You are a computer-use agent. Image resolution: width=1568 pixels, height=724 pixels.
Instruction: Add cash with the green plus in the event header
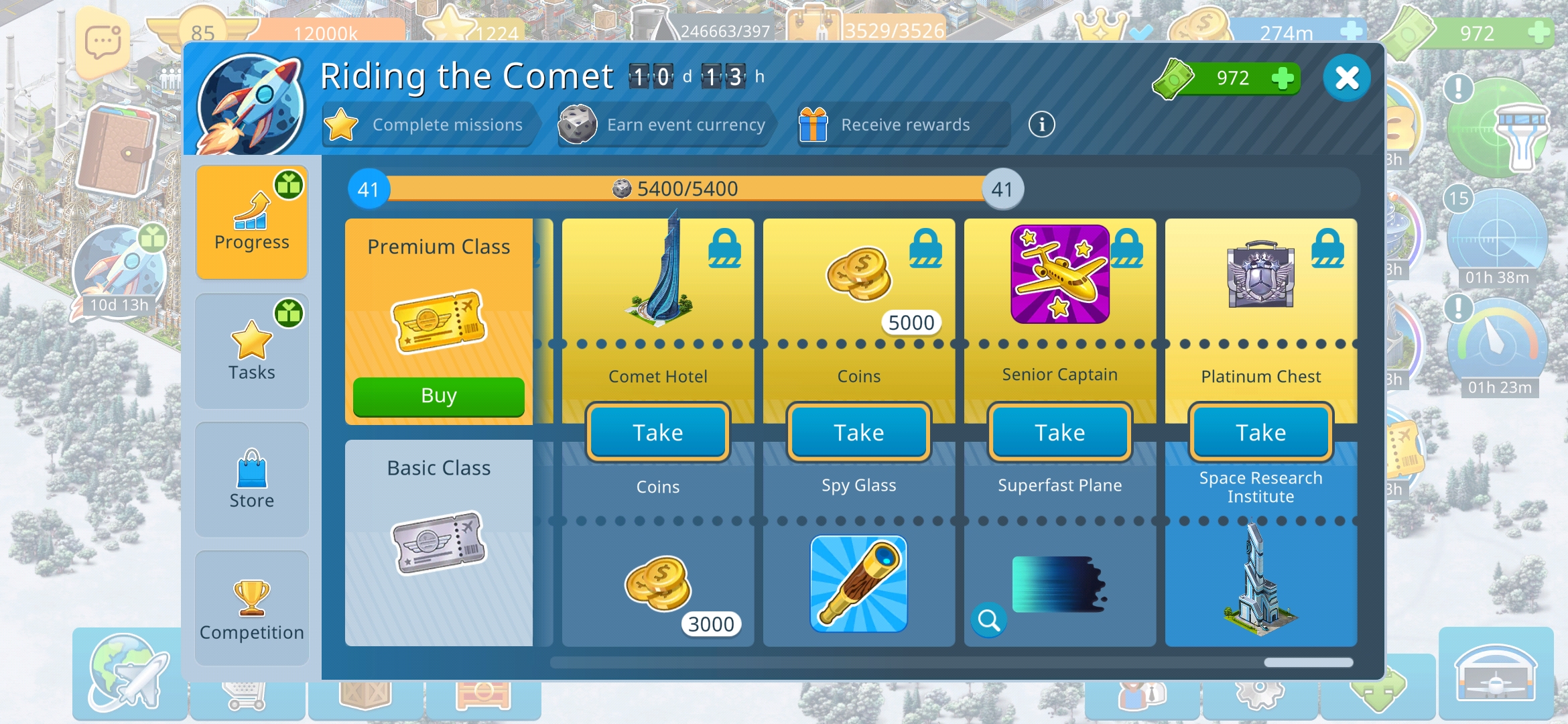tap(1282, 78)
